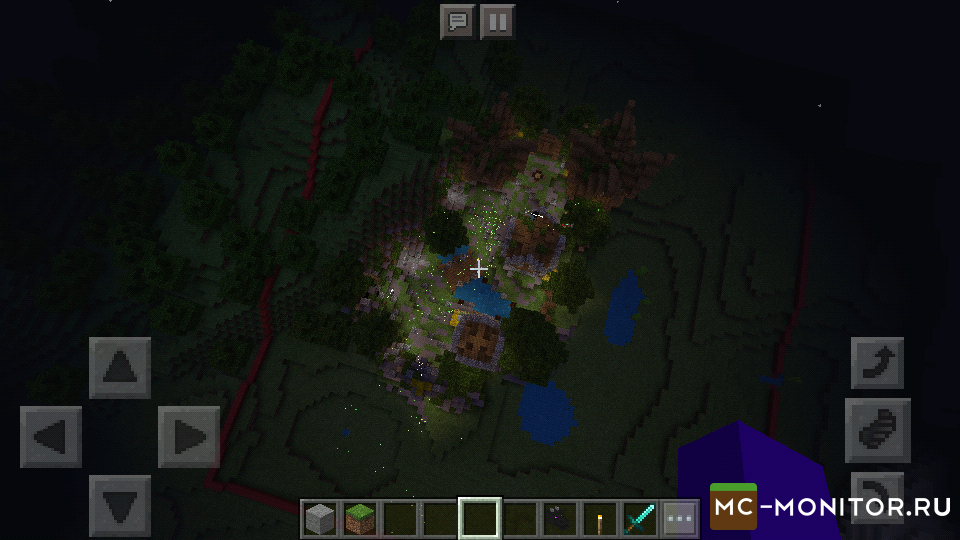Tap the move right arrow
This screenshot has width=960, height=540.
tap(189, 437)
